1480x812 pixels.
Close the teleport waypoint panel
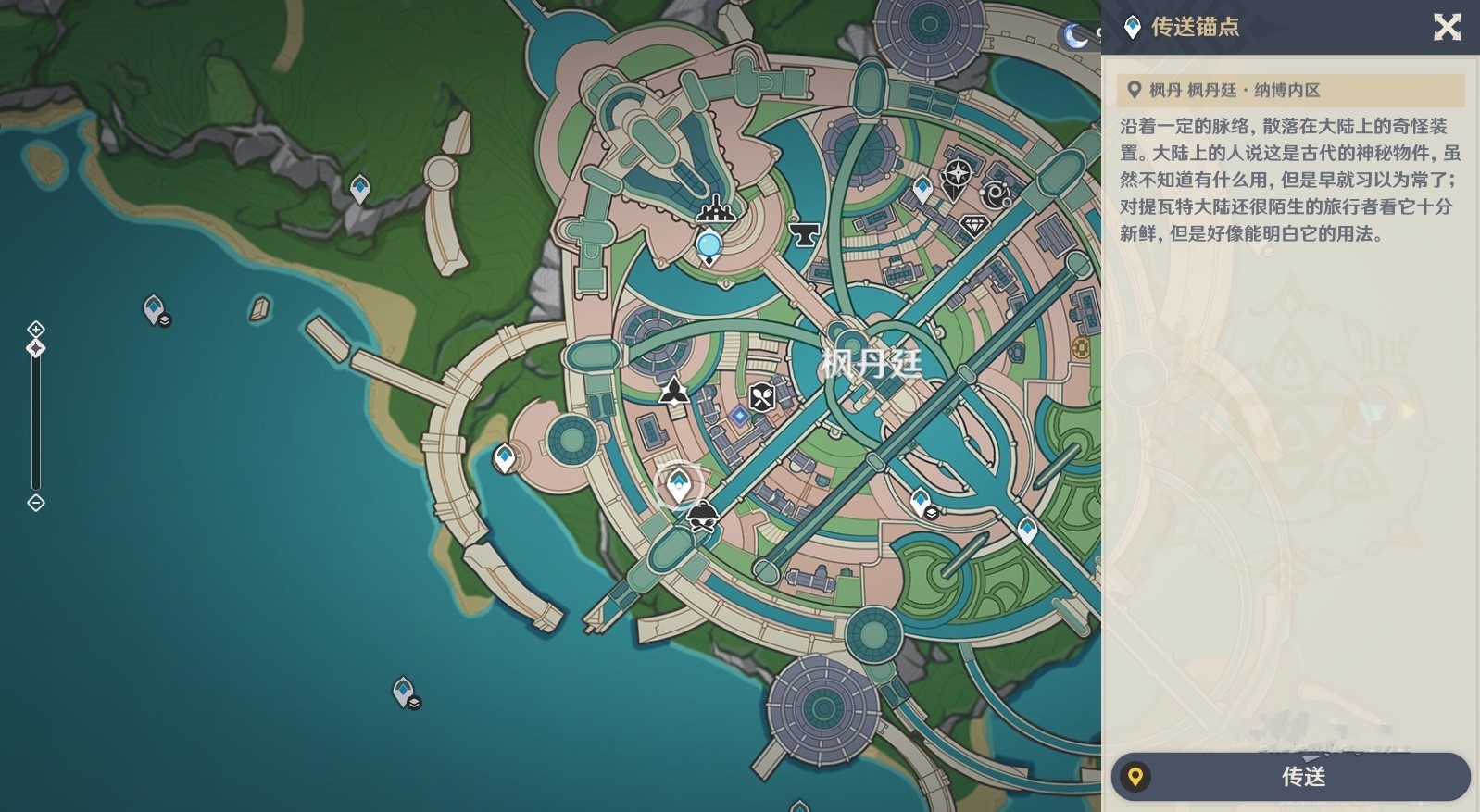pyautogui.click(x=1447, y=27)
